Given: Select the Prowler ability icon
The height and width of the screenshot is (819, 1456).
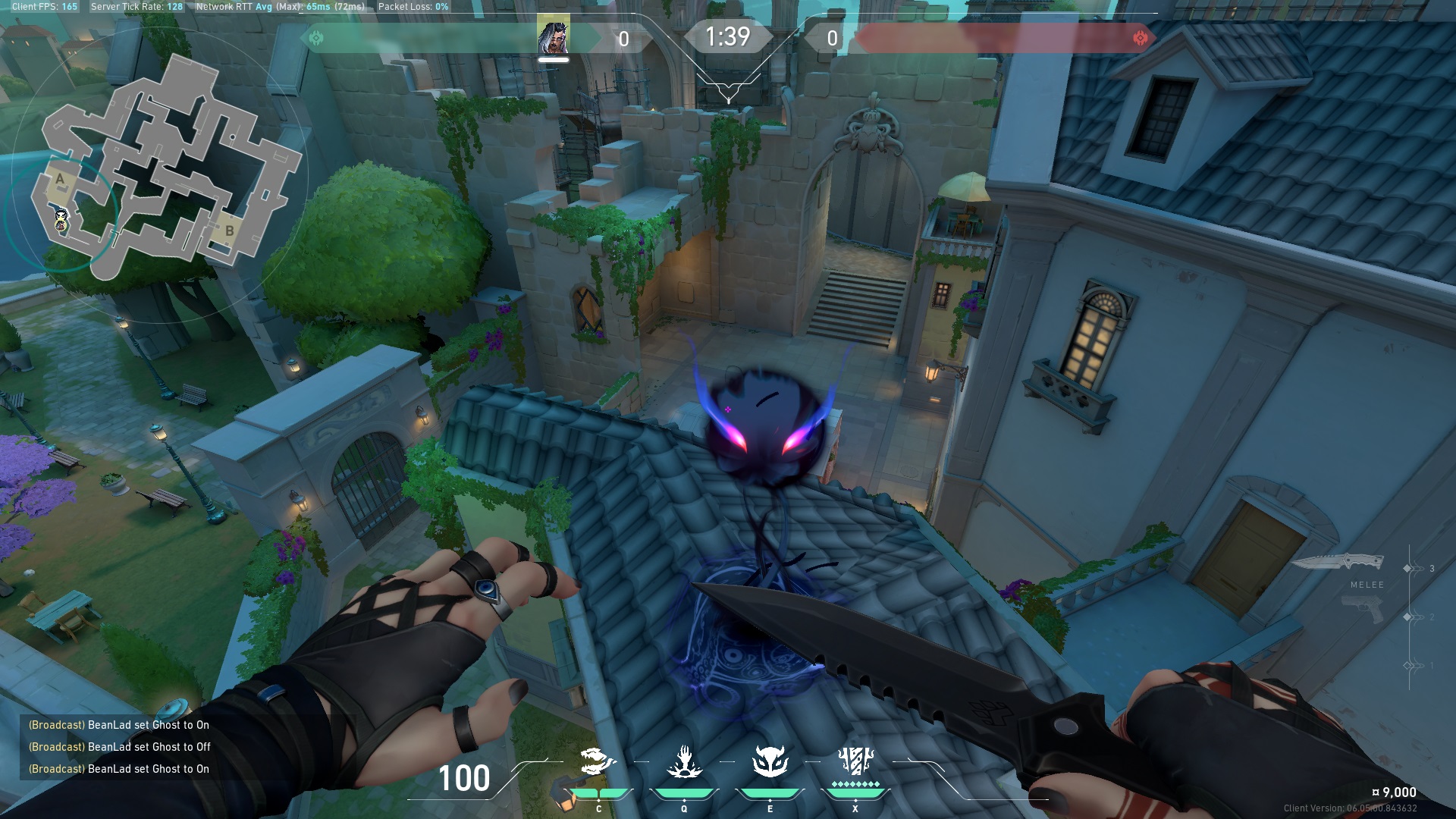Looking at the screenshot, I should 598,762.
